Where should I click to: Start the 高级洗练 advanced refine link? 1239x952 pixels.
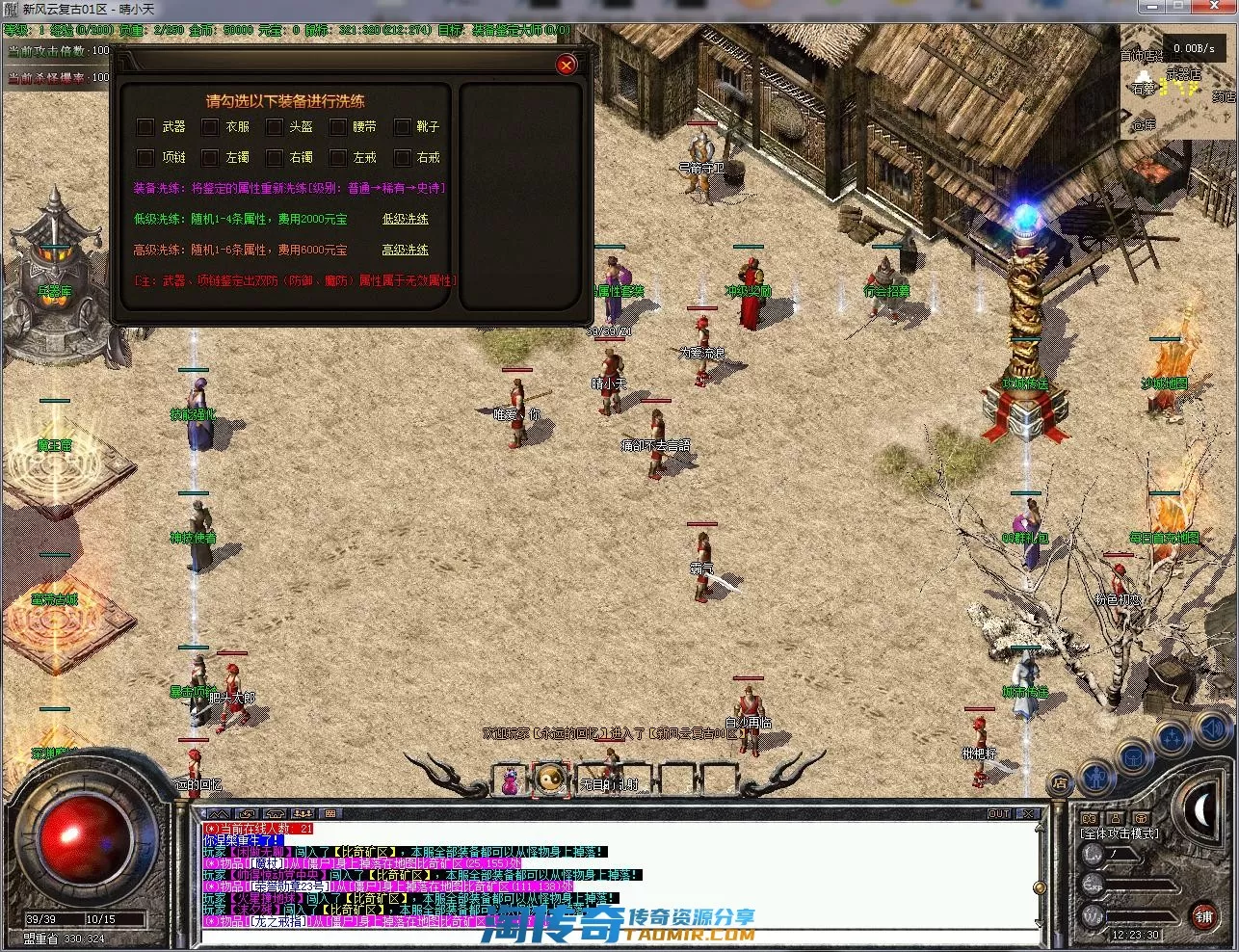406,250
